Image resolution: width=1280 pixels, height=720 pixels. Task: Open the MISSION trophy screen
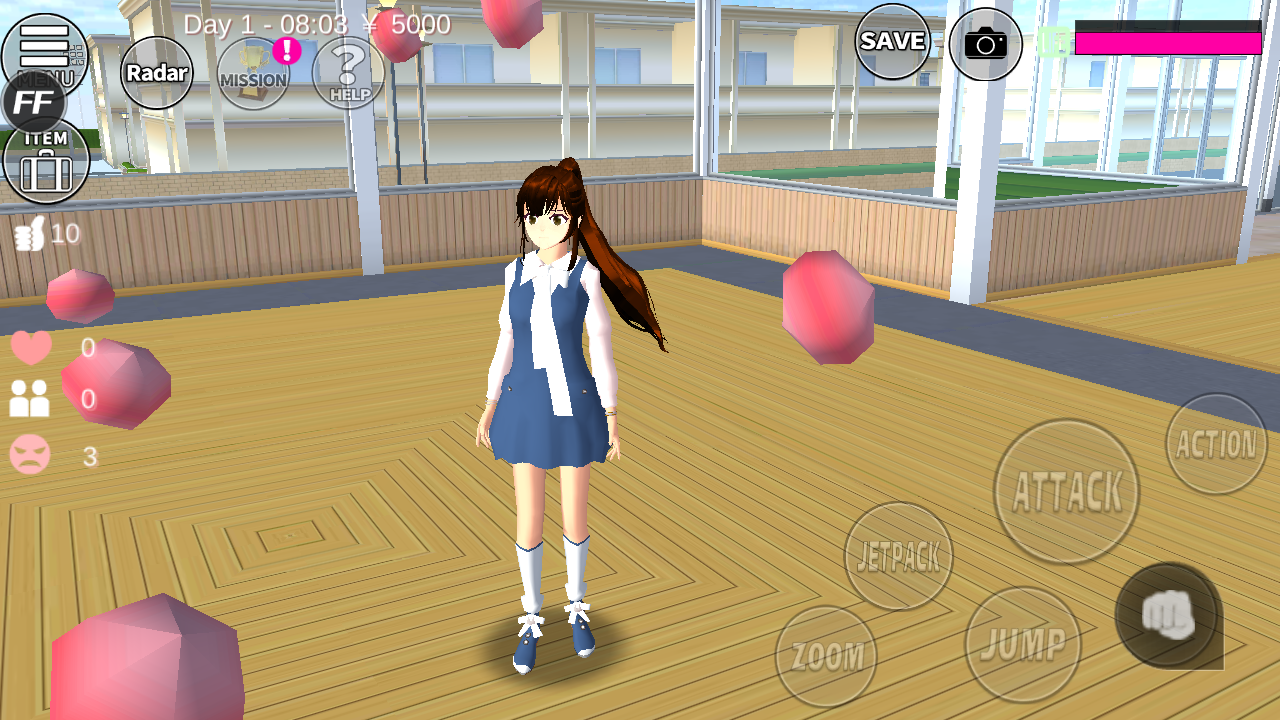click(251, 70)
